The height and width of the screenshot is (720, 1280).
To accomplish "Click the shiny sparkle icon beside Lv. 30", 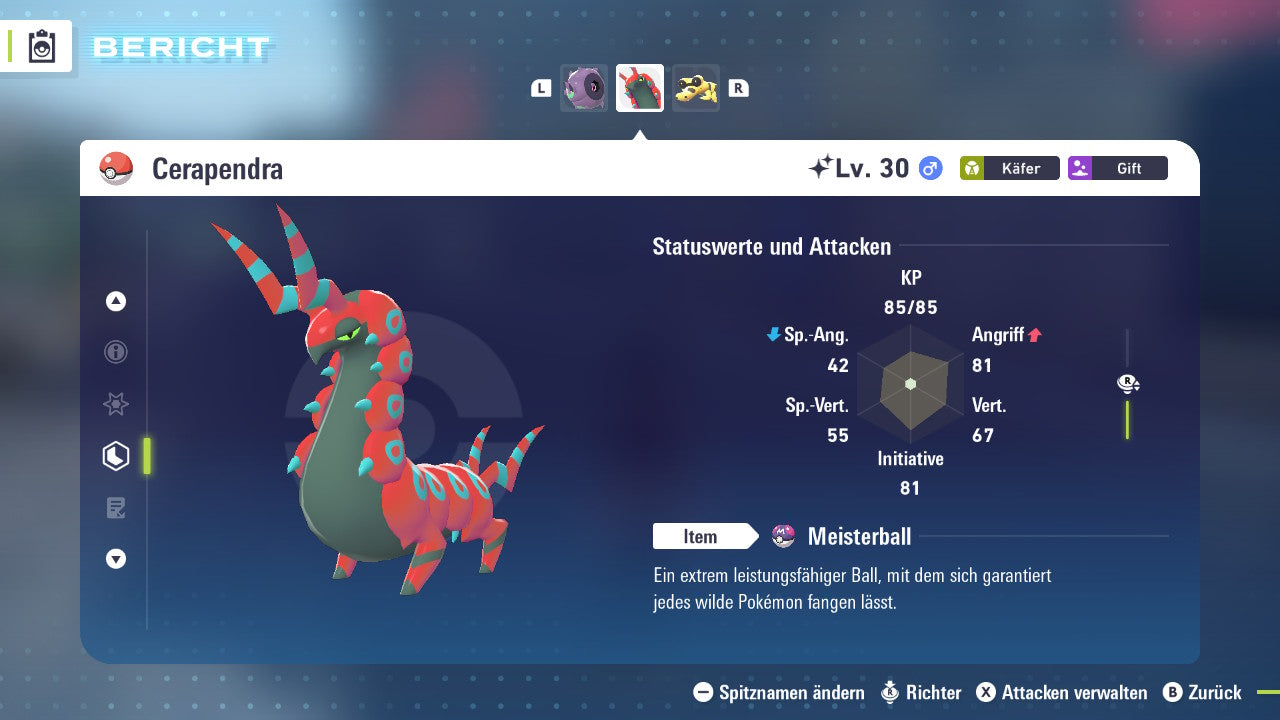I will tap(825, 167).
